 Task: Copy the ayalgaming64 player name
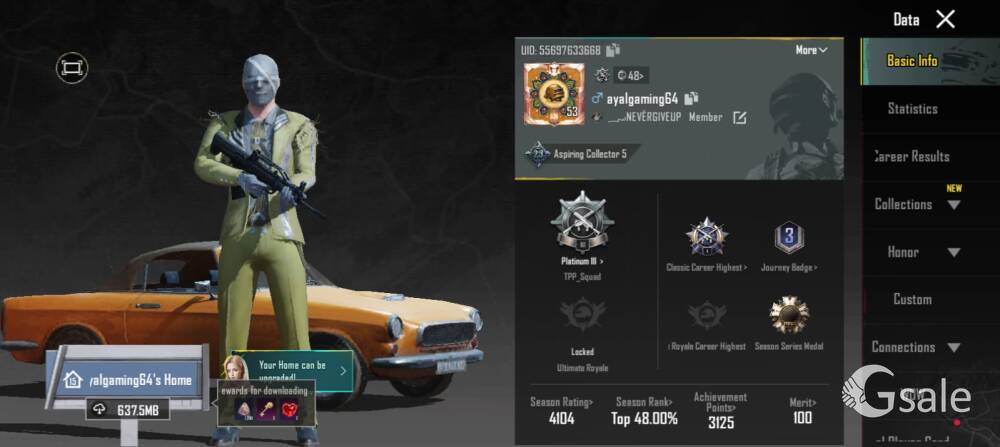click(x=691, y=99)
